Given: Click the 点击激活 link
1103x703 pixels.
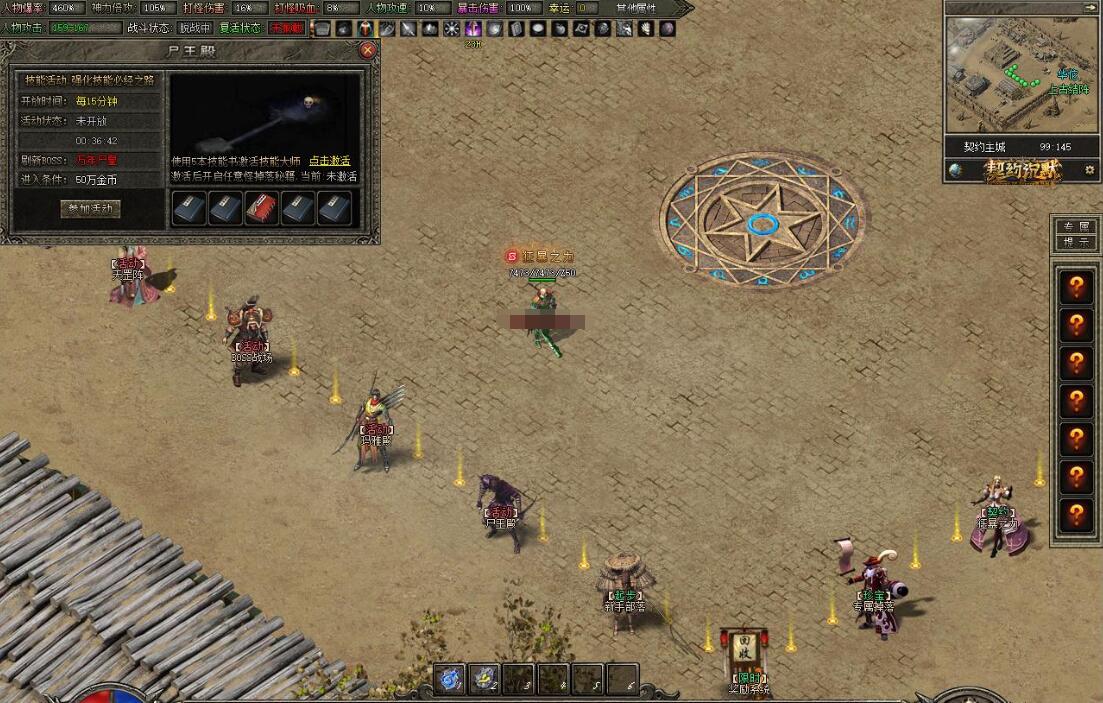Looking at the screenshot, I should coord(330,161).
